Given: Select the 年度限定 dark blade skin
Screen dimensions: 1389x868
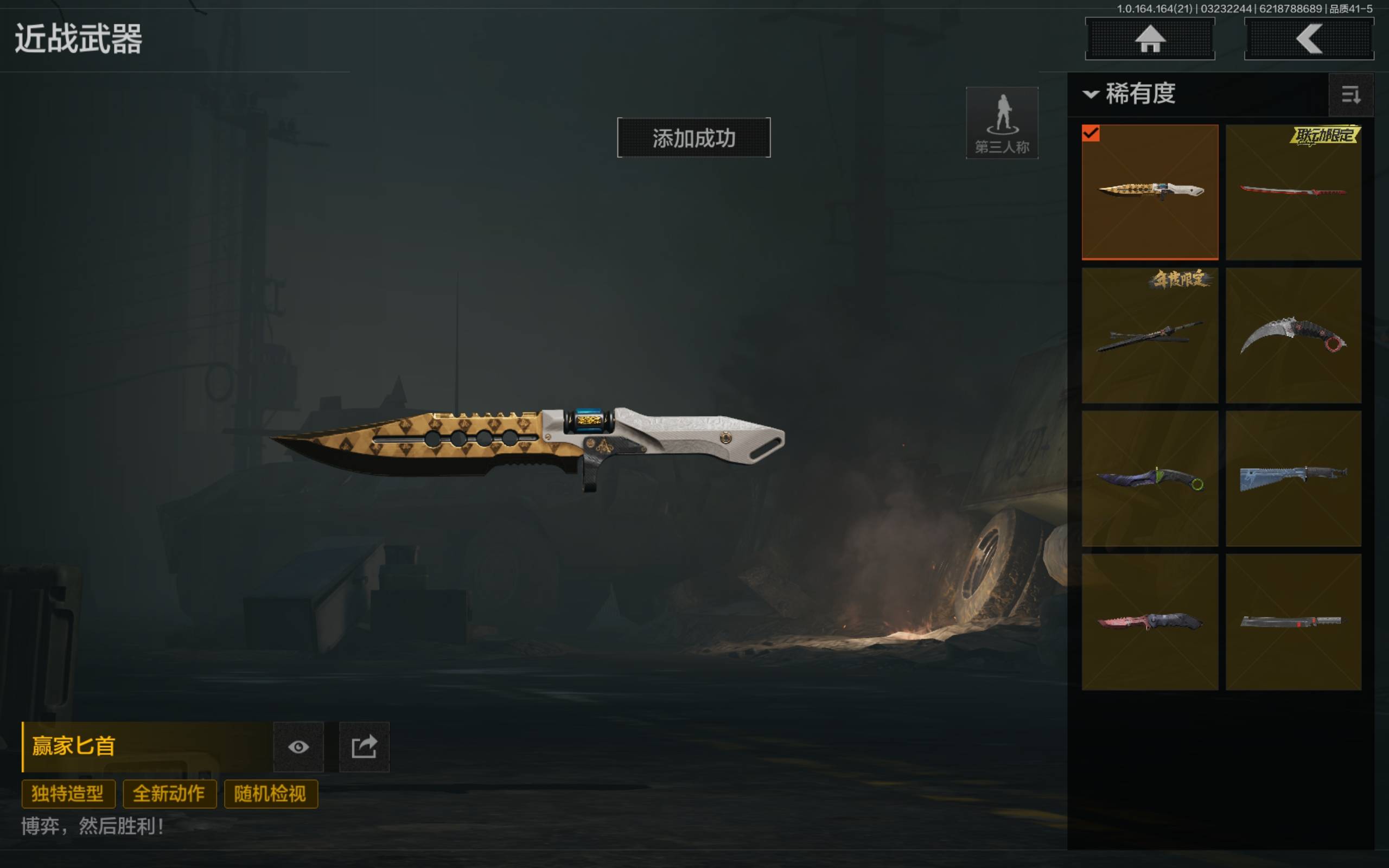Looking at the screenshot, I should pos(1150,335).
